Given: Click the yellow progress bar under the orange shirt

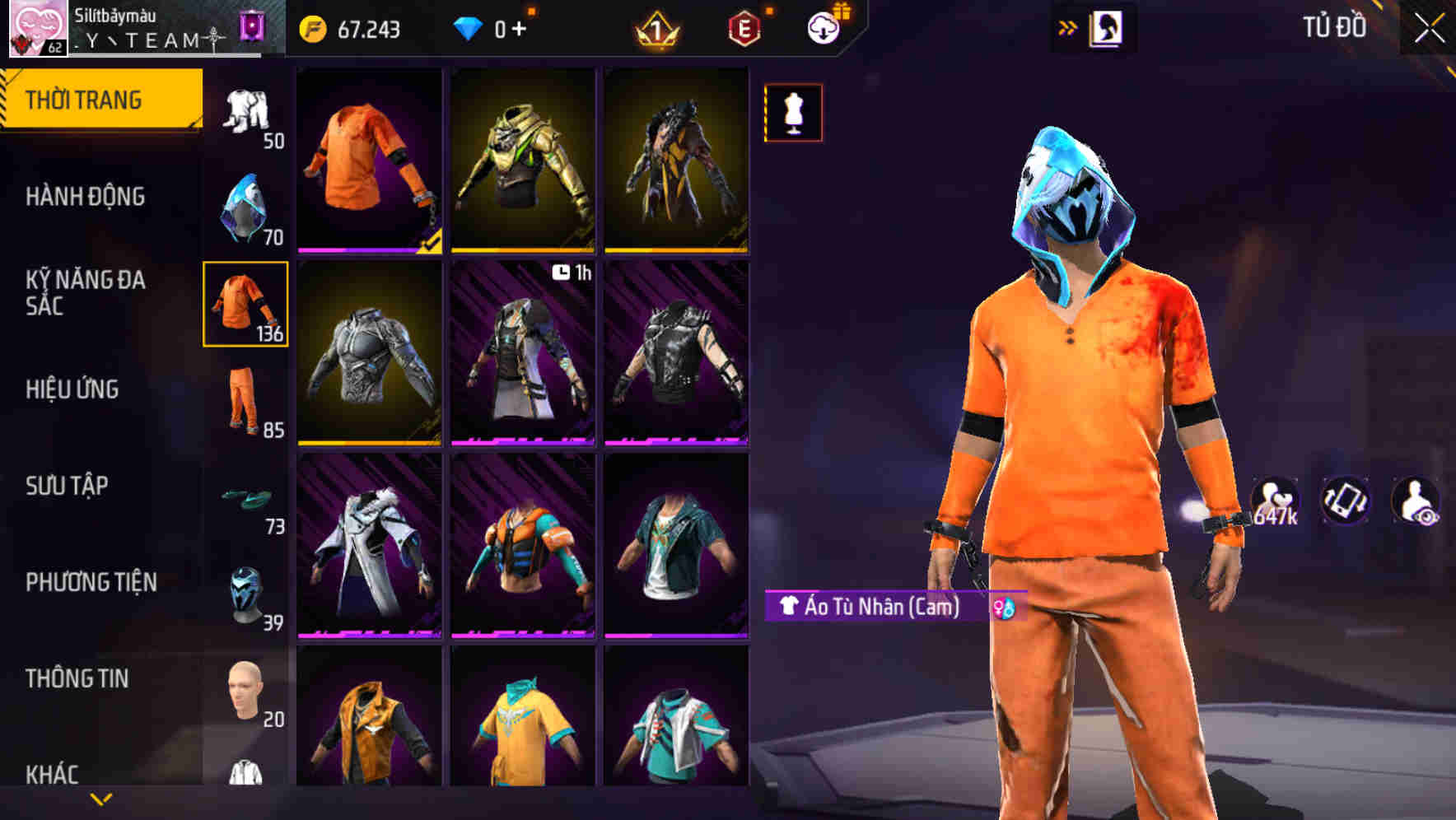Looking at the screenshot, I should click(x=369, y=248).
